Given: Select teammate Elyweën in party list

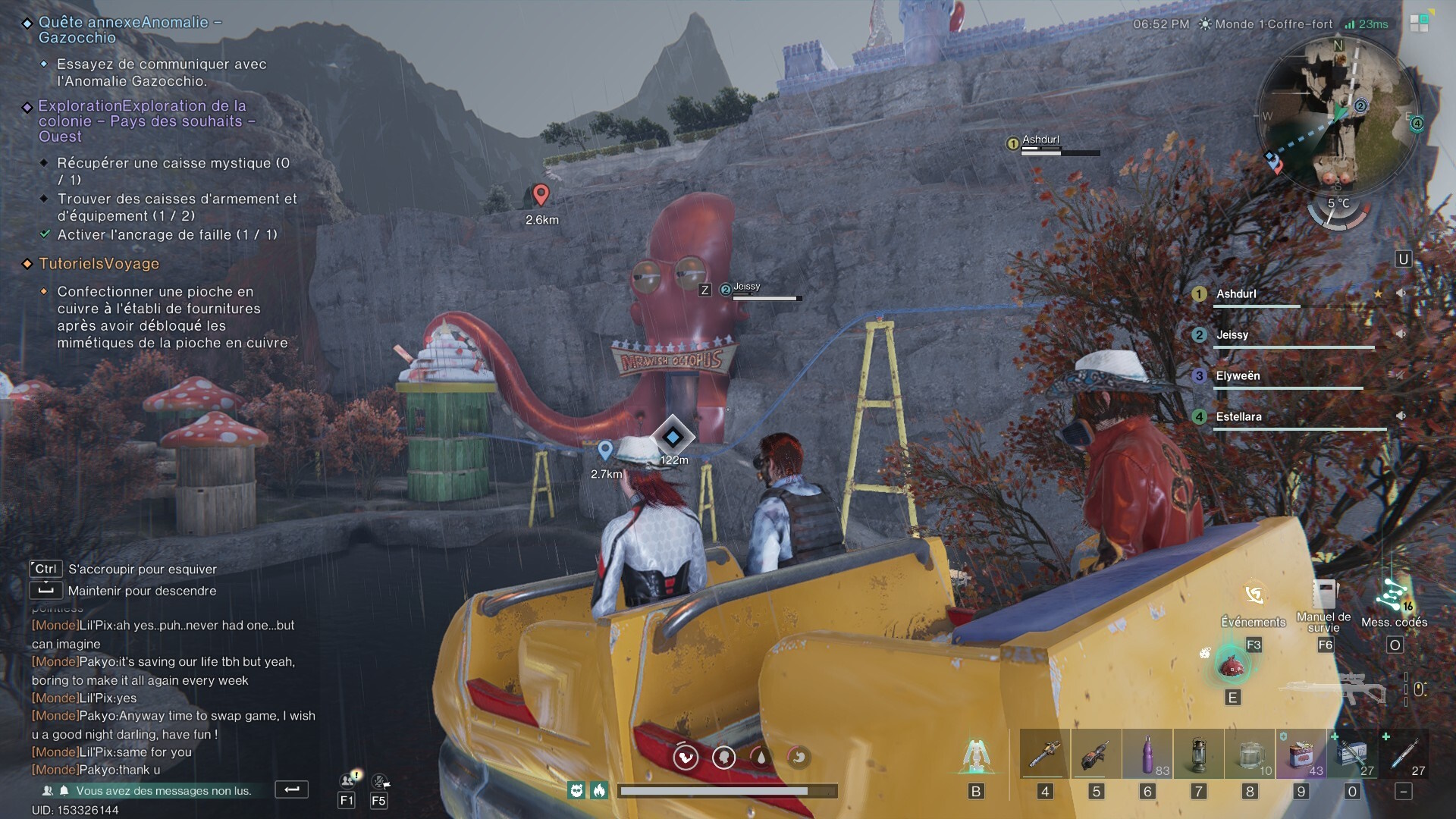Looking at the screenshot, I should [1238, 376].
